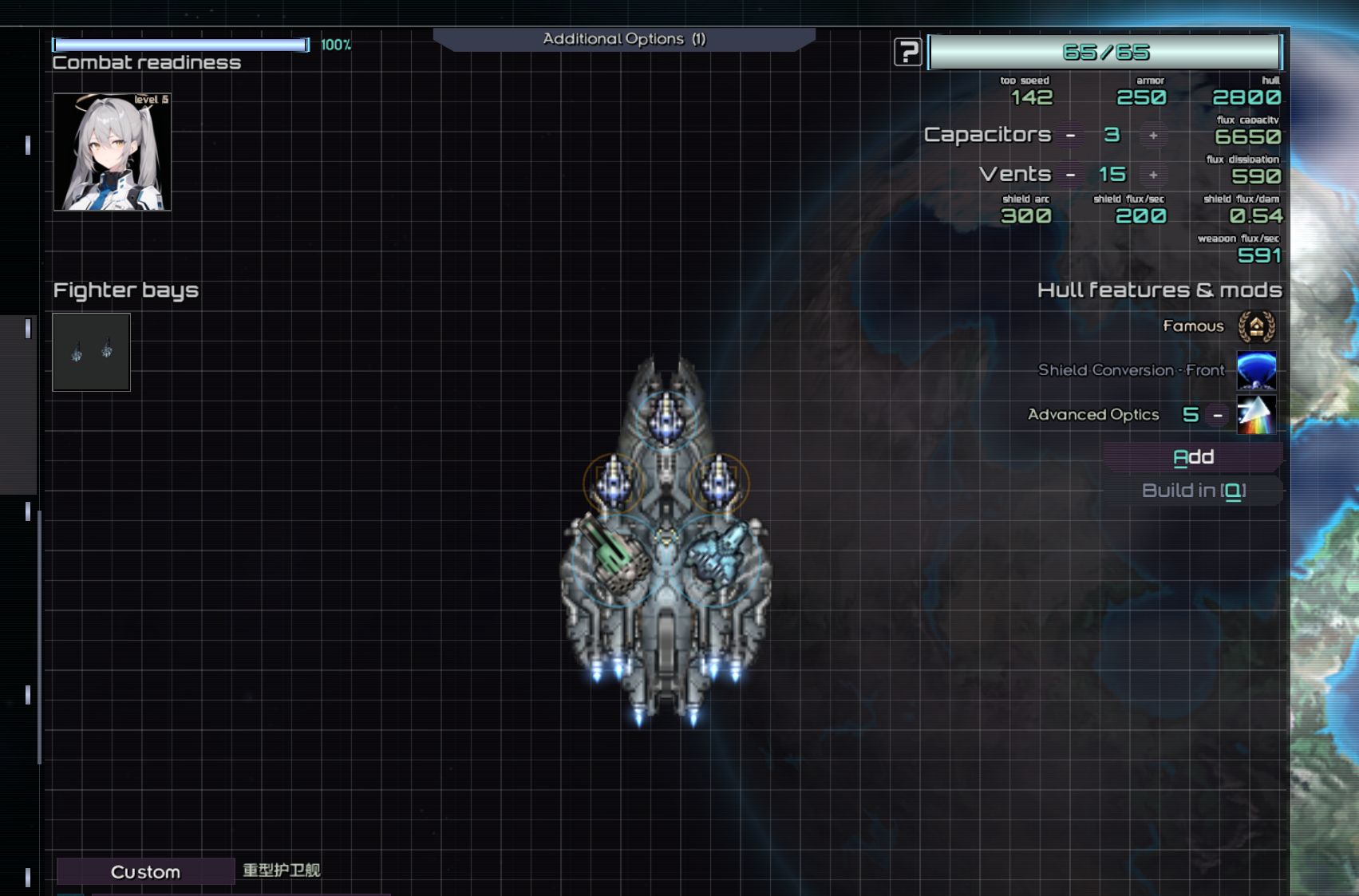Open the Additional Options panel
1359x896 pixels.
tap(624, 39)
